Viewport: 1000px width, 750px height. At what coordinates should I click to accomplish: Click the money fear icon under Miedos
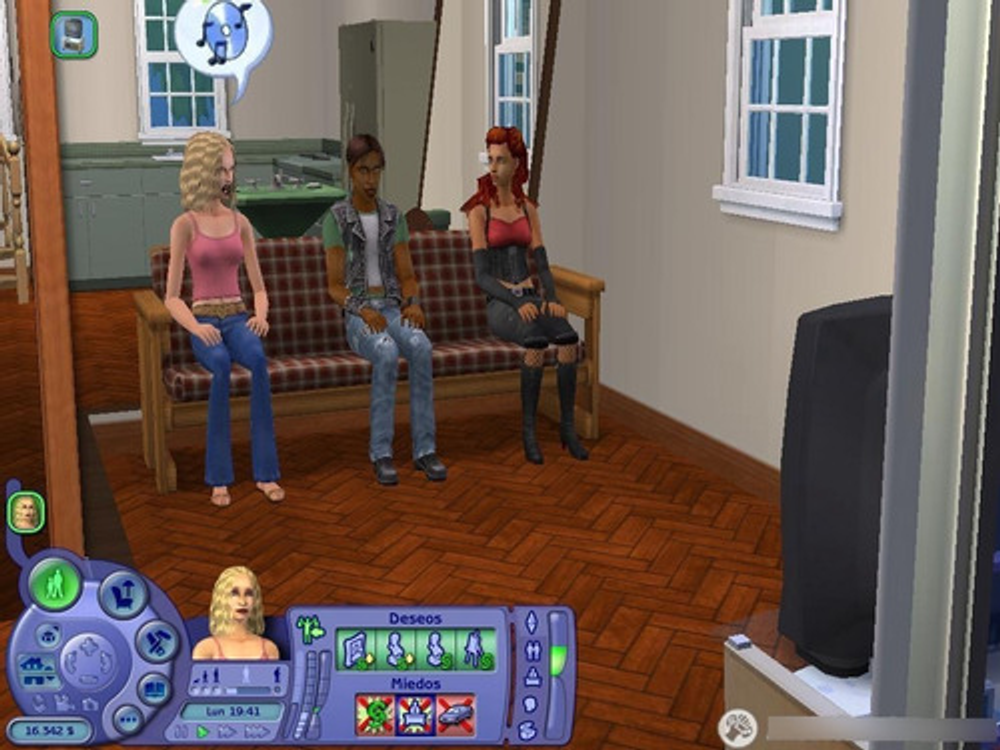click(x=375, y=714)
